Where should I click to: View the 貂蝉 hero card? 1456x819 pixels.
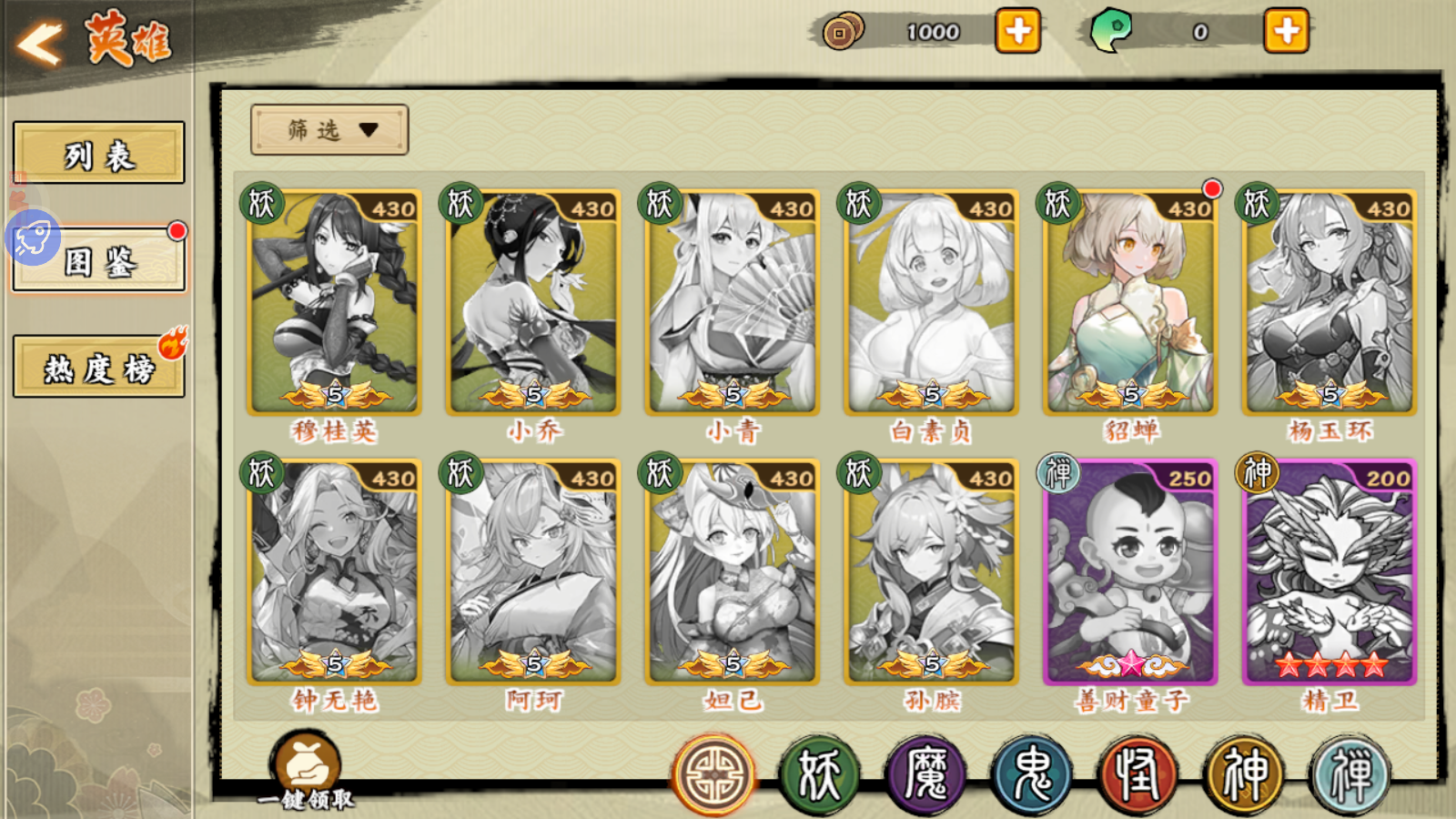coord(1130,303)
